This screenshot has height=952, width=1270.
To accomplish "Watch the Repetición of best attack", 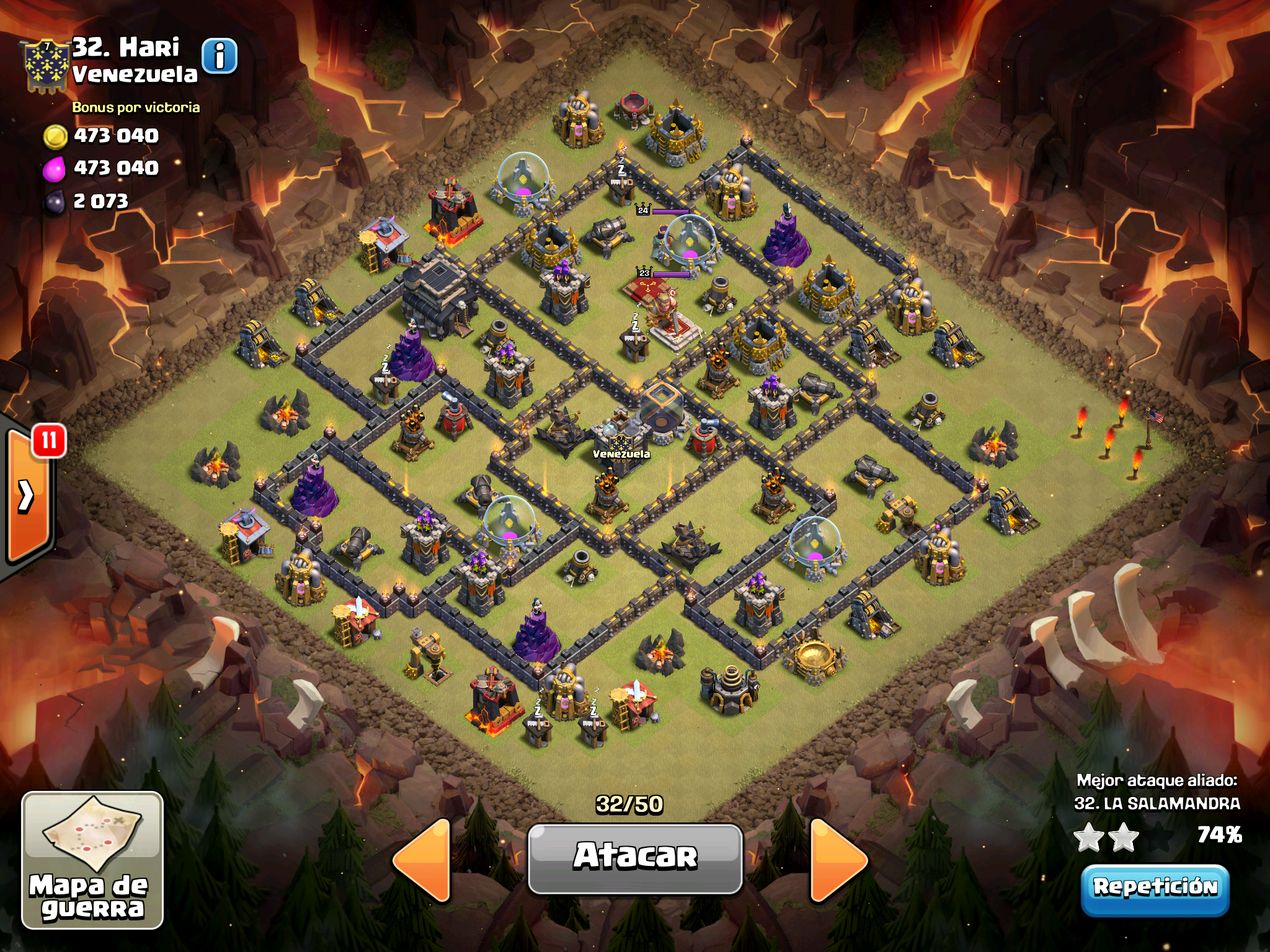I will (1155, 888).
